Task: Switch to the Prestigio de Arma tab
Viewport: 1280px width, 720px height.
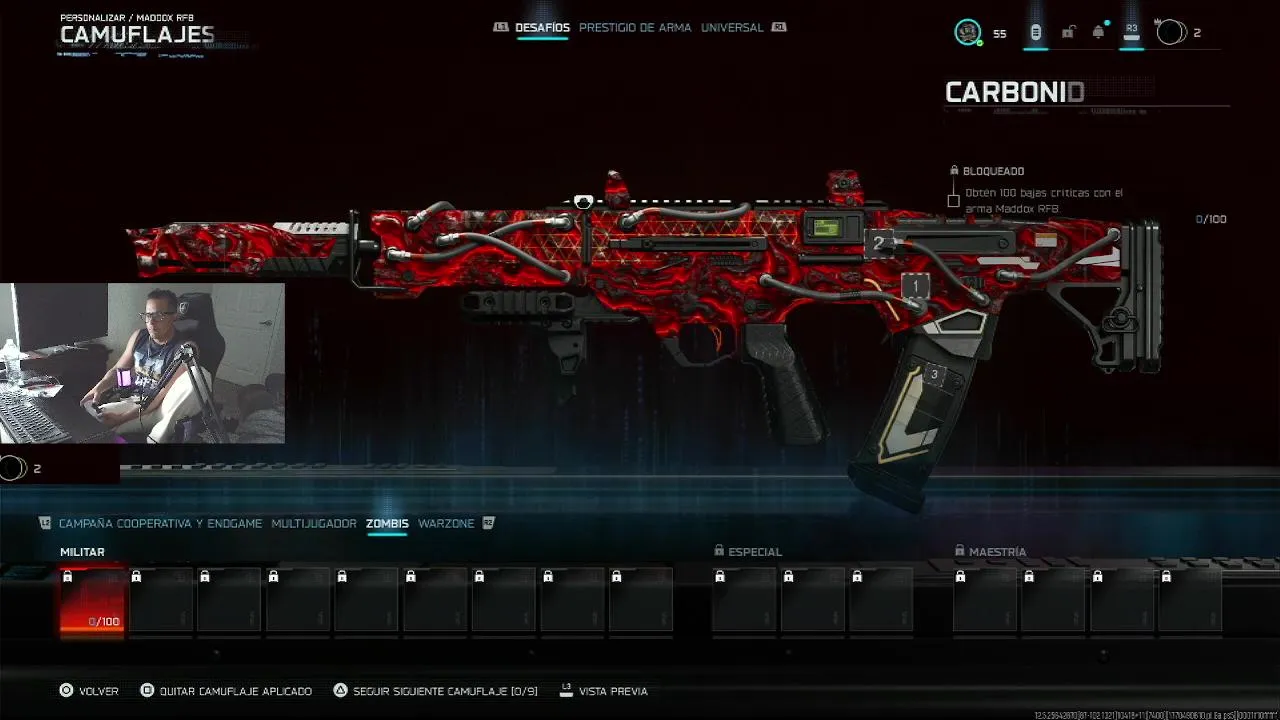Action: click(x=634, y=28)
